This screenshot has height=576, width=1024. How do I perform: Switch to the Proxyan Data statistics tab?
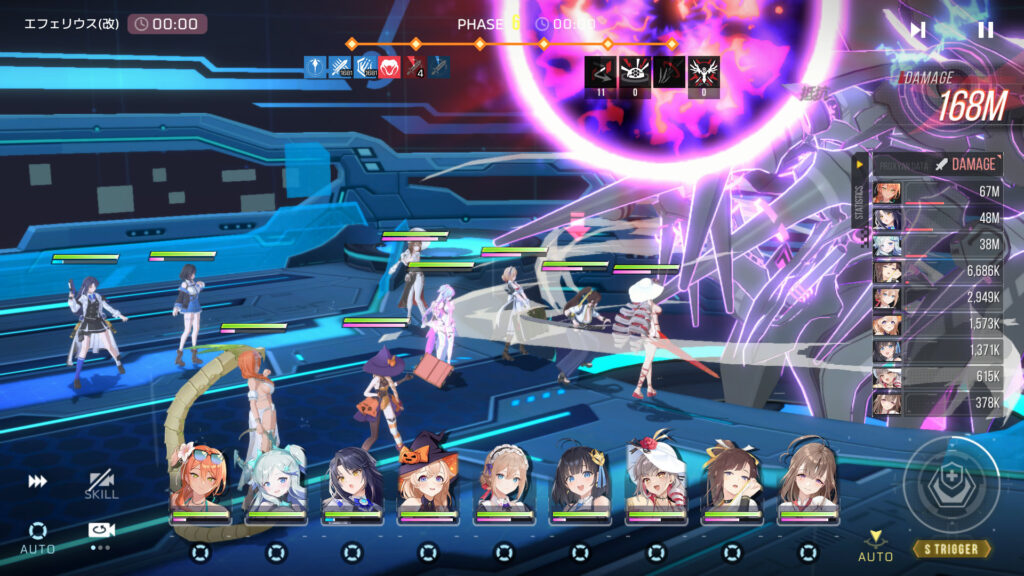pos(902,164)
